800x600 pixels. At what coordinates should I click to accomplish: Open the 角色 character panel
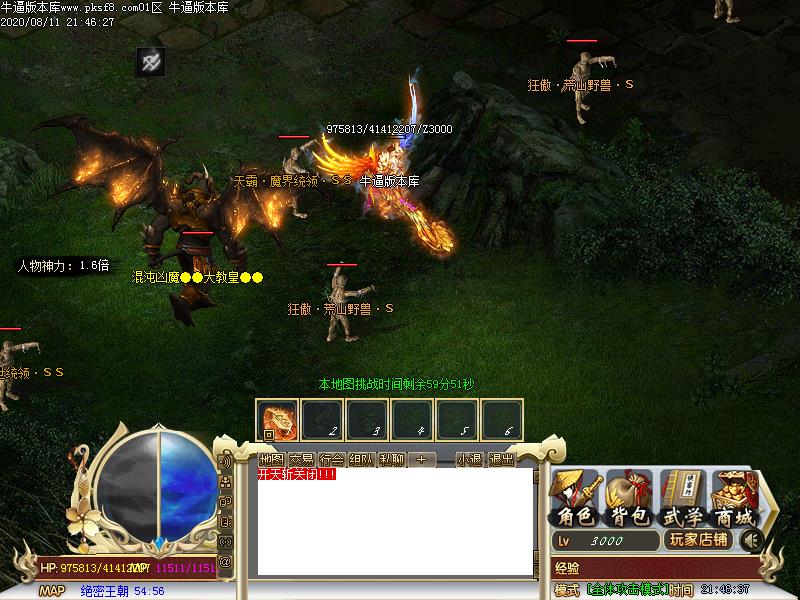tap(576, 500)
